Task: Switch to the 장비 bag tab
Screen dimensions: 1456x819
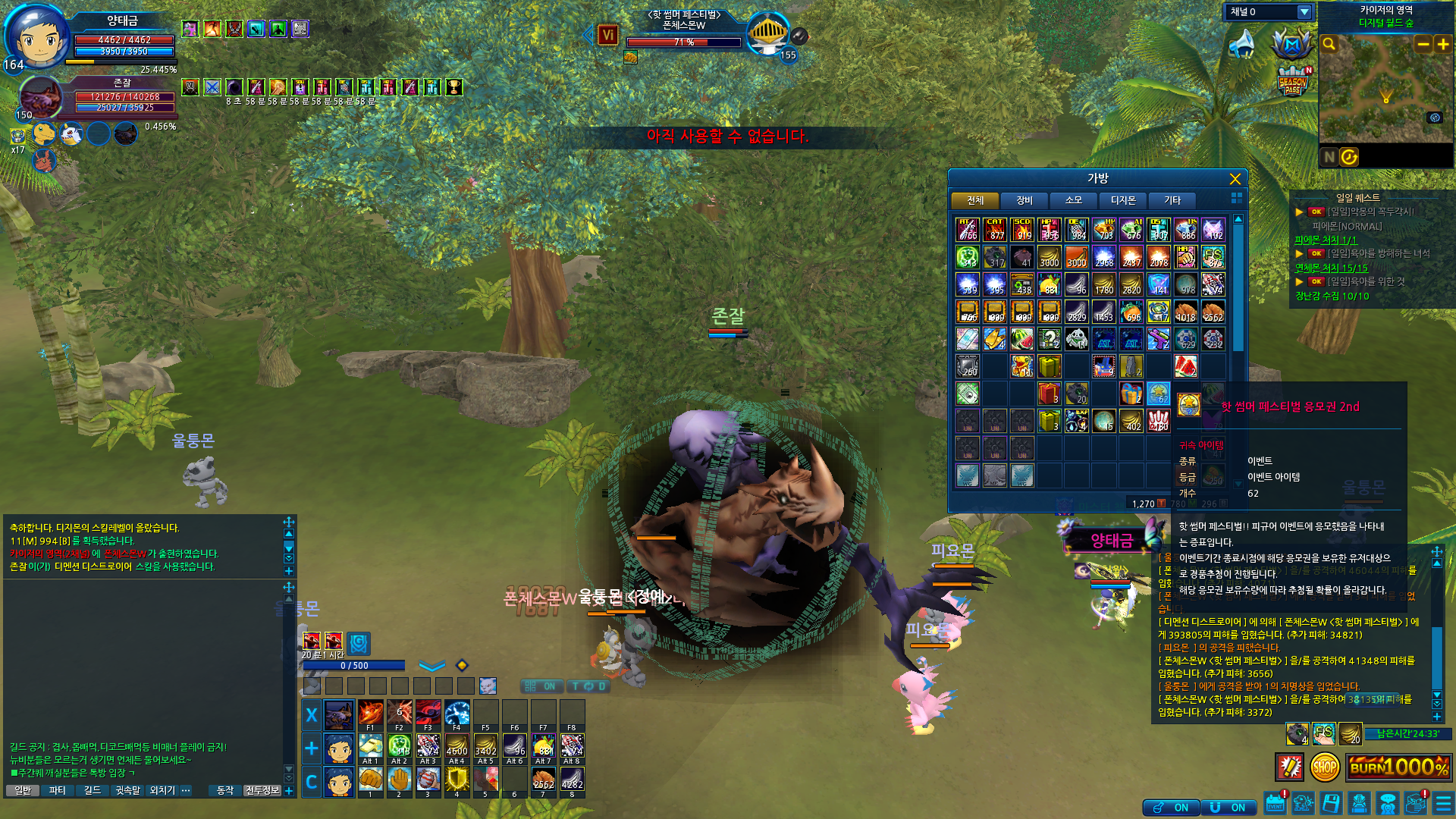Action: point(1025,200)
